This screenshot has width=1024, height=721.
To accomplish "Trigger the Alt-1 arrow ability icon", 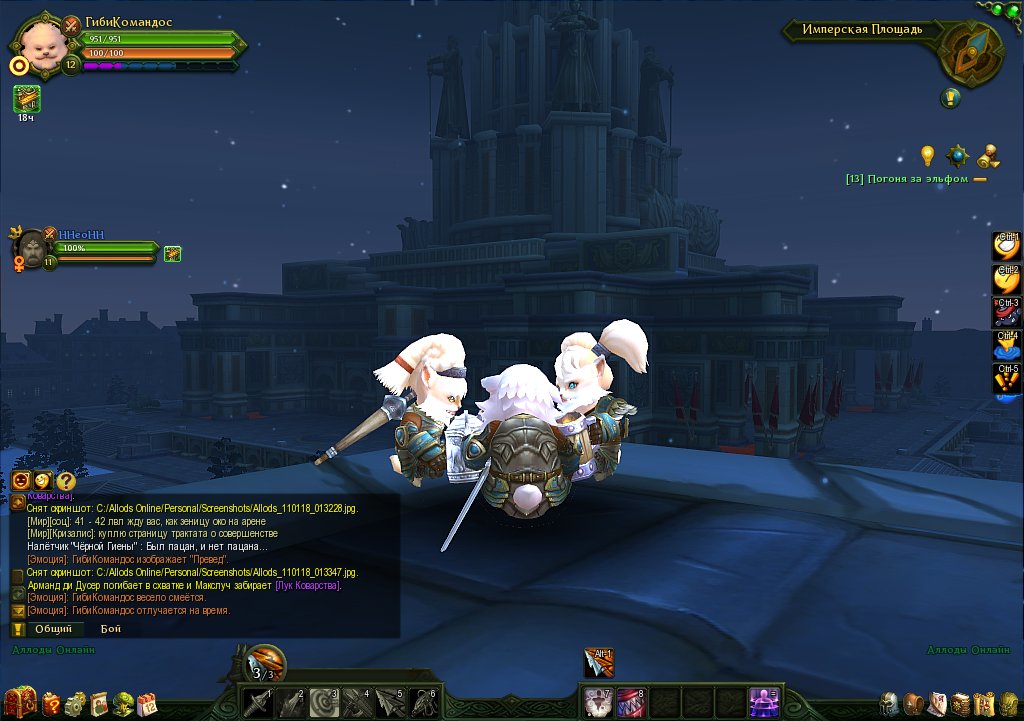I will [599, 662].
